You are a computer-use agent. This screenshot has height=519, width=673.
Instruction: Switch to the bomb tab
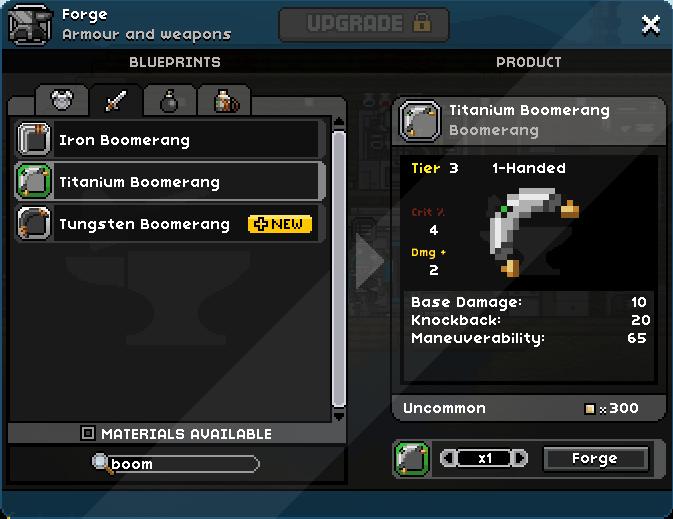[x=169, y=101]
